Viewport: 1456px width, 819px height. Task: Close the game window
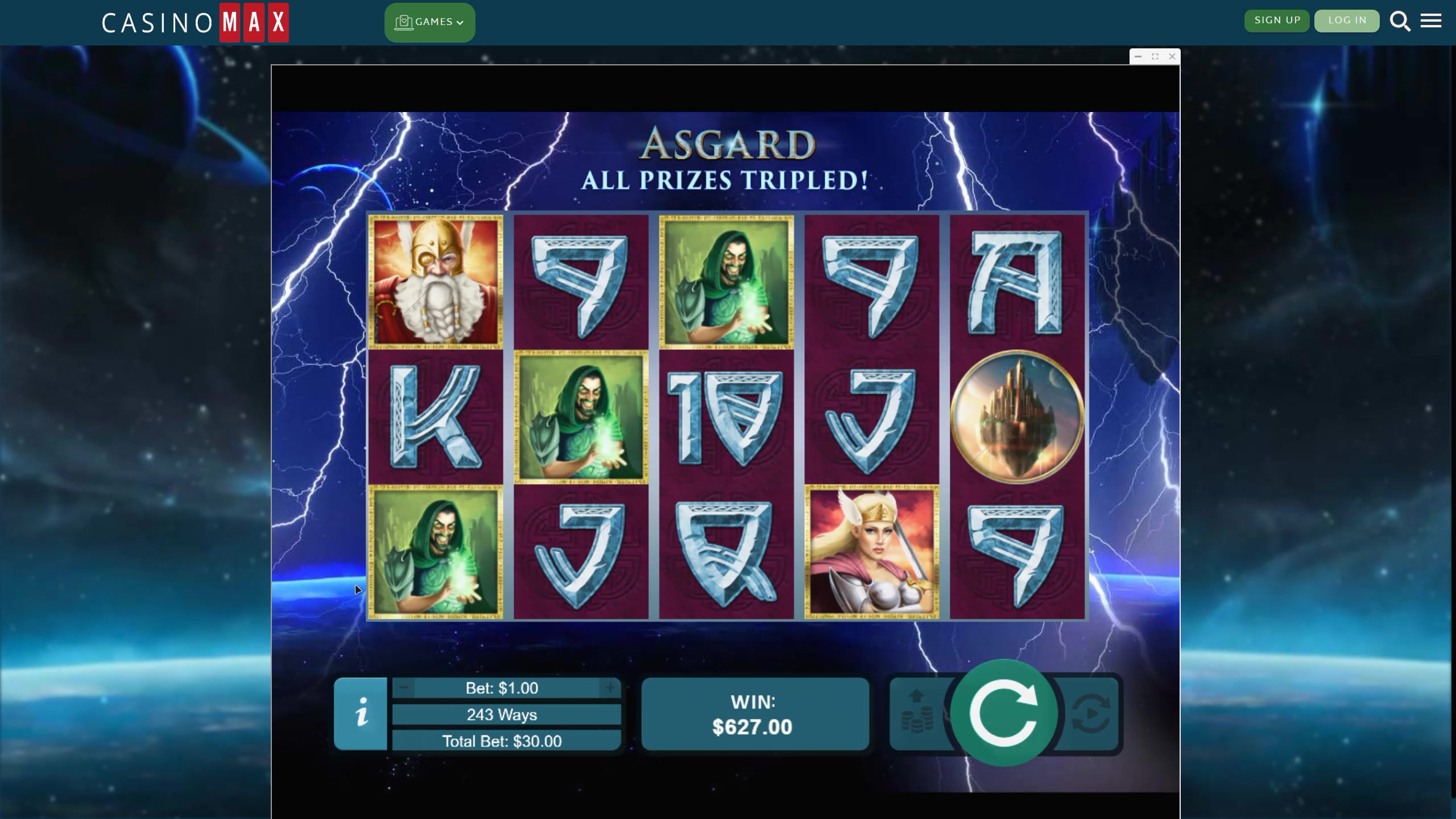click(x=1172, y=56)
